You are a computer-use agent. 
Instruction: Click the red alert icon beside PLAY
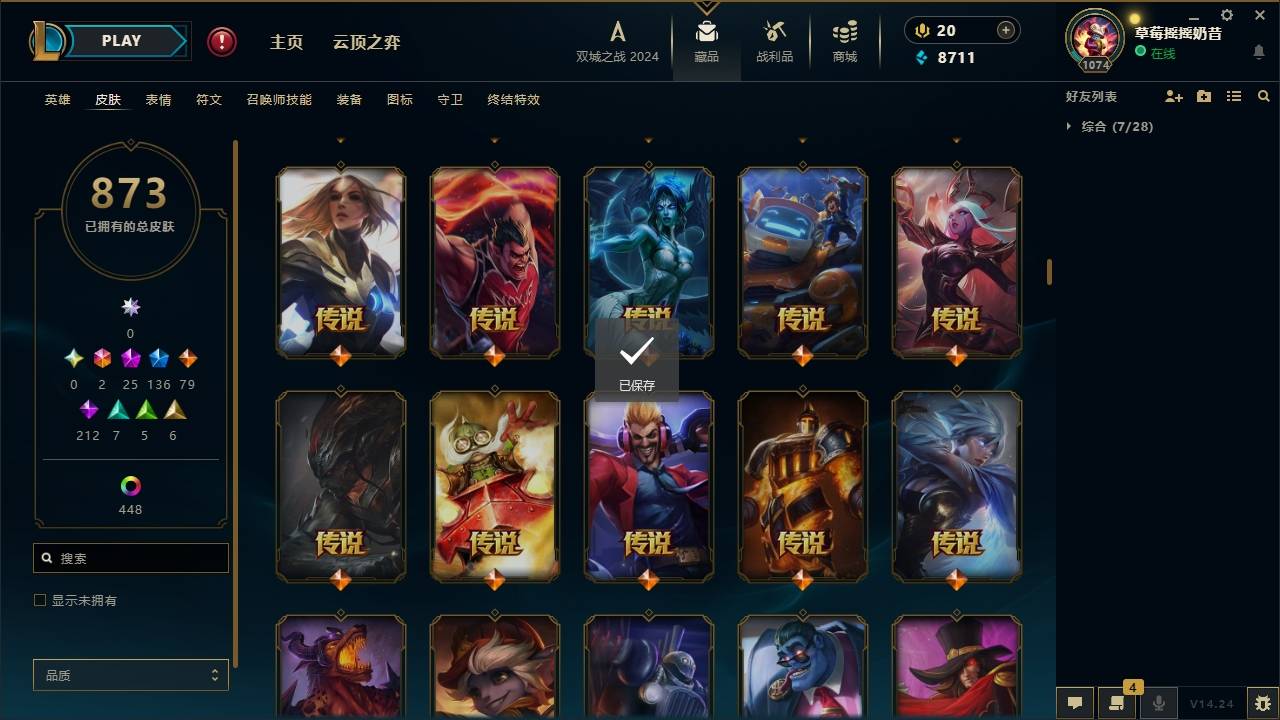tap(220, 42)
